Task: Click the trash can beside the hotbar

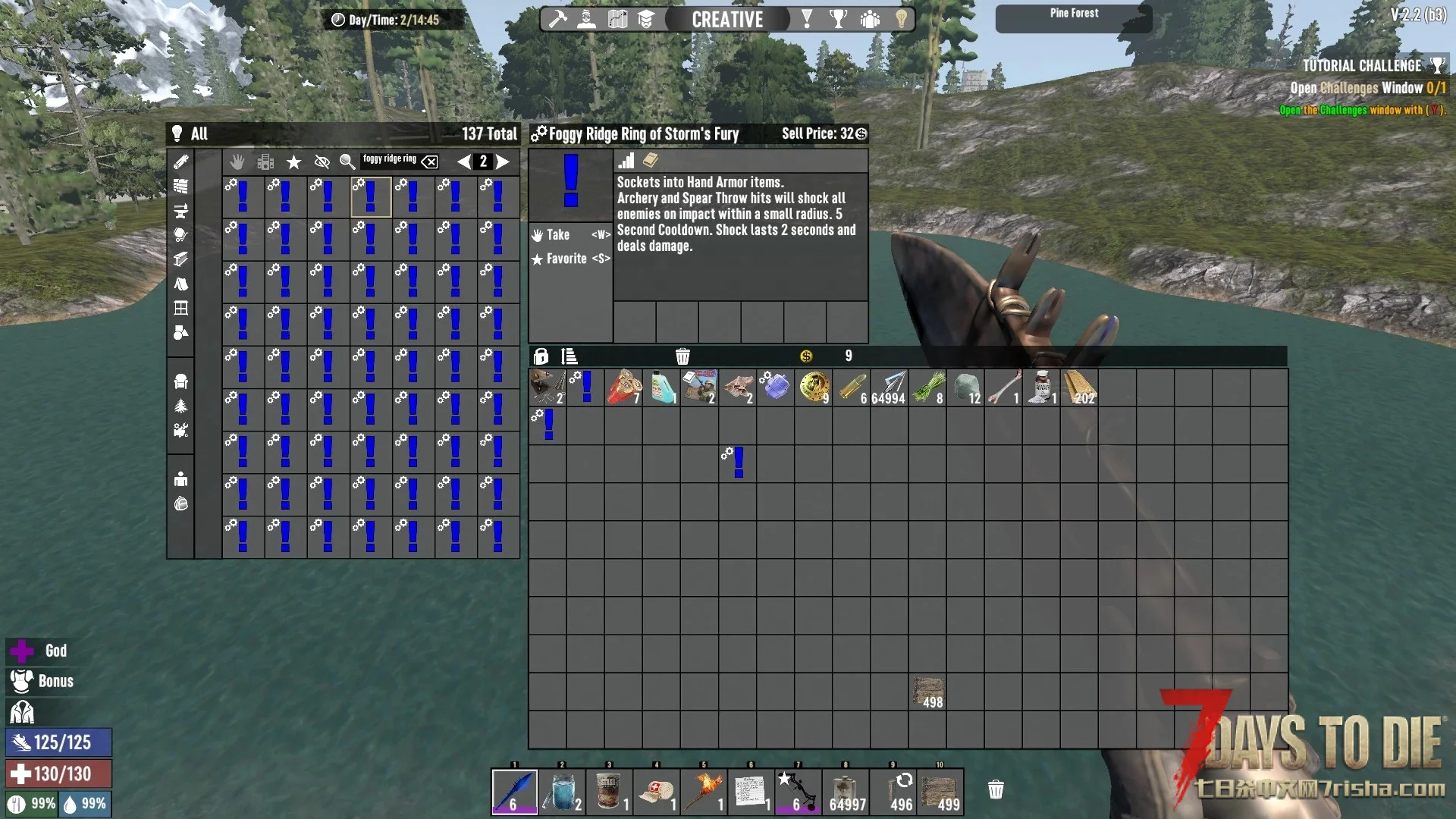Action: (996, 790)
